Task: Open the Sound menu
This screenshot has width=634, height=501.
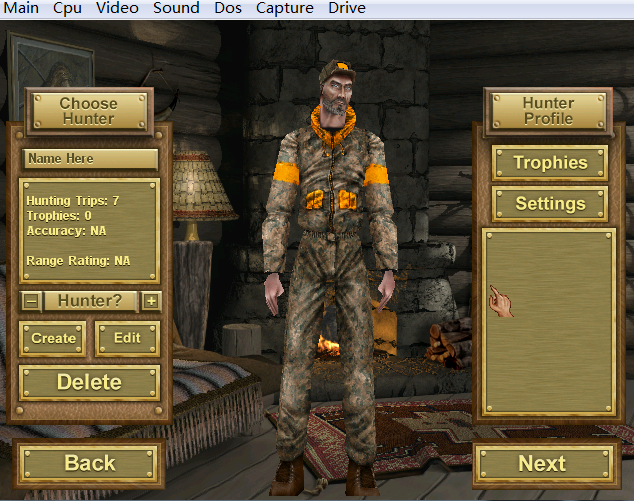Action: click(176, 8)
